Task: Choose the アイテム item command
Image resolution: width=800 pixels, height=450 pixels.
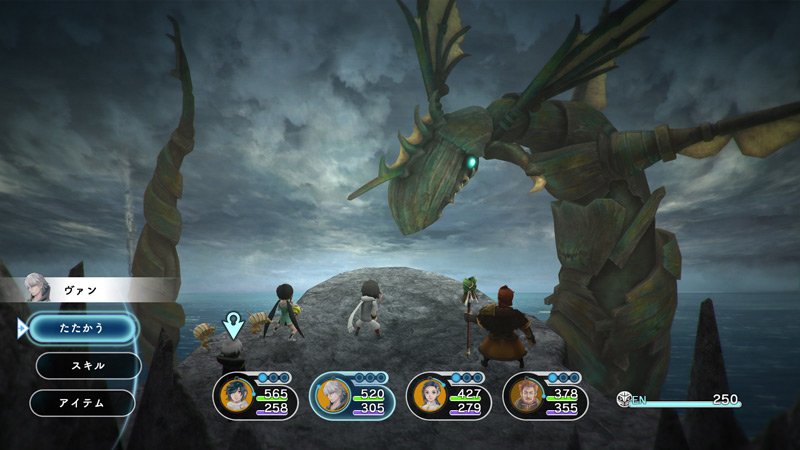Action: tap(82, 402)
